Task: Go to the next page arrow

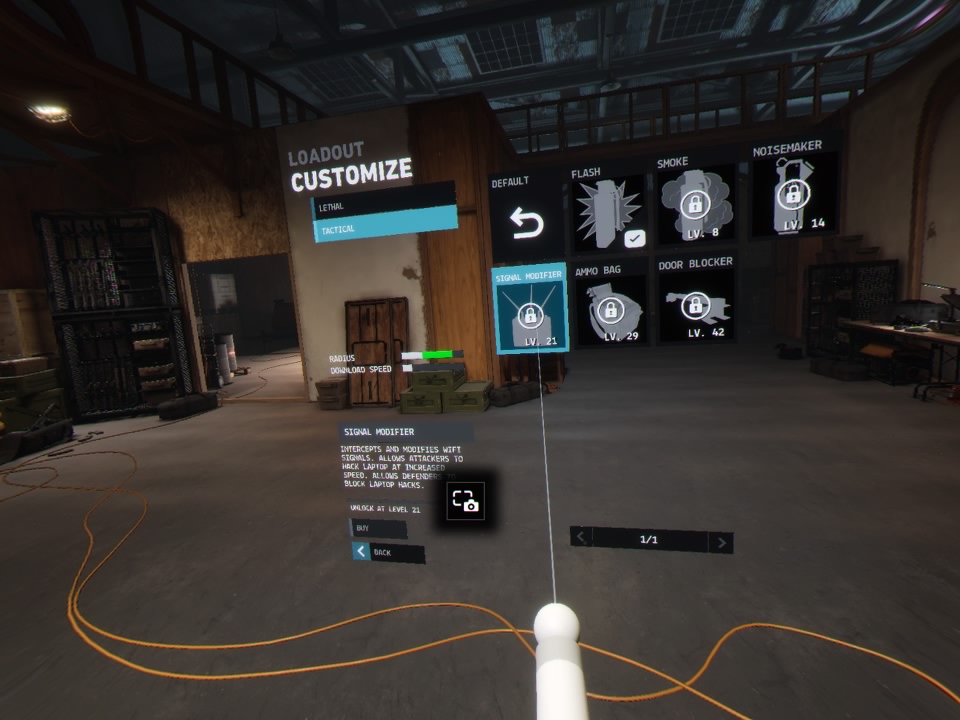Action: click(720, 542)
